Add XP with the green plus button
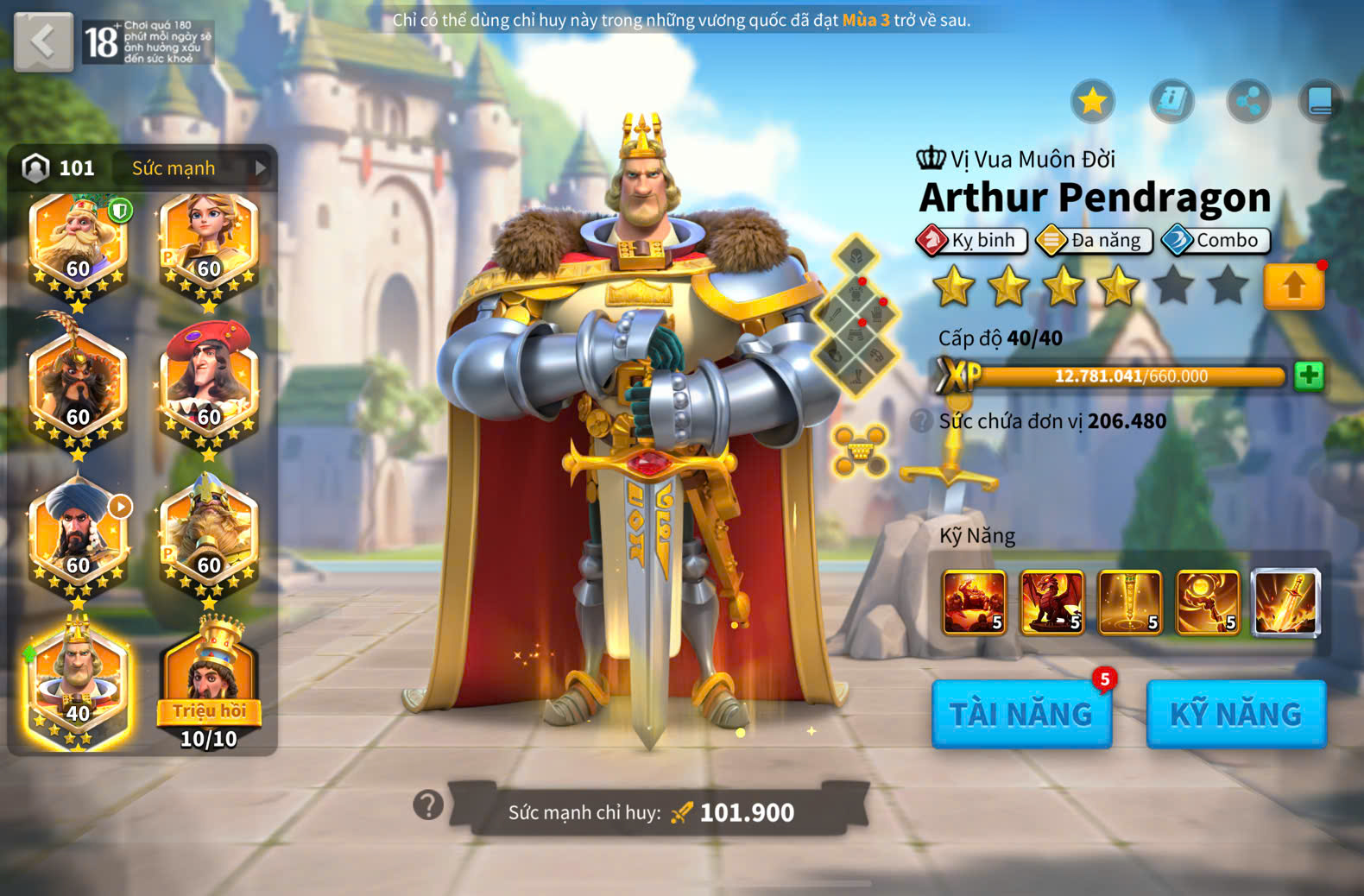This screenshot has height=896, width=1364. tap(1309, 375)
